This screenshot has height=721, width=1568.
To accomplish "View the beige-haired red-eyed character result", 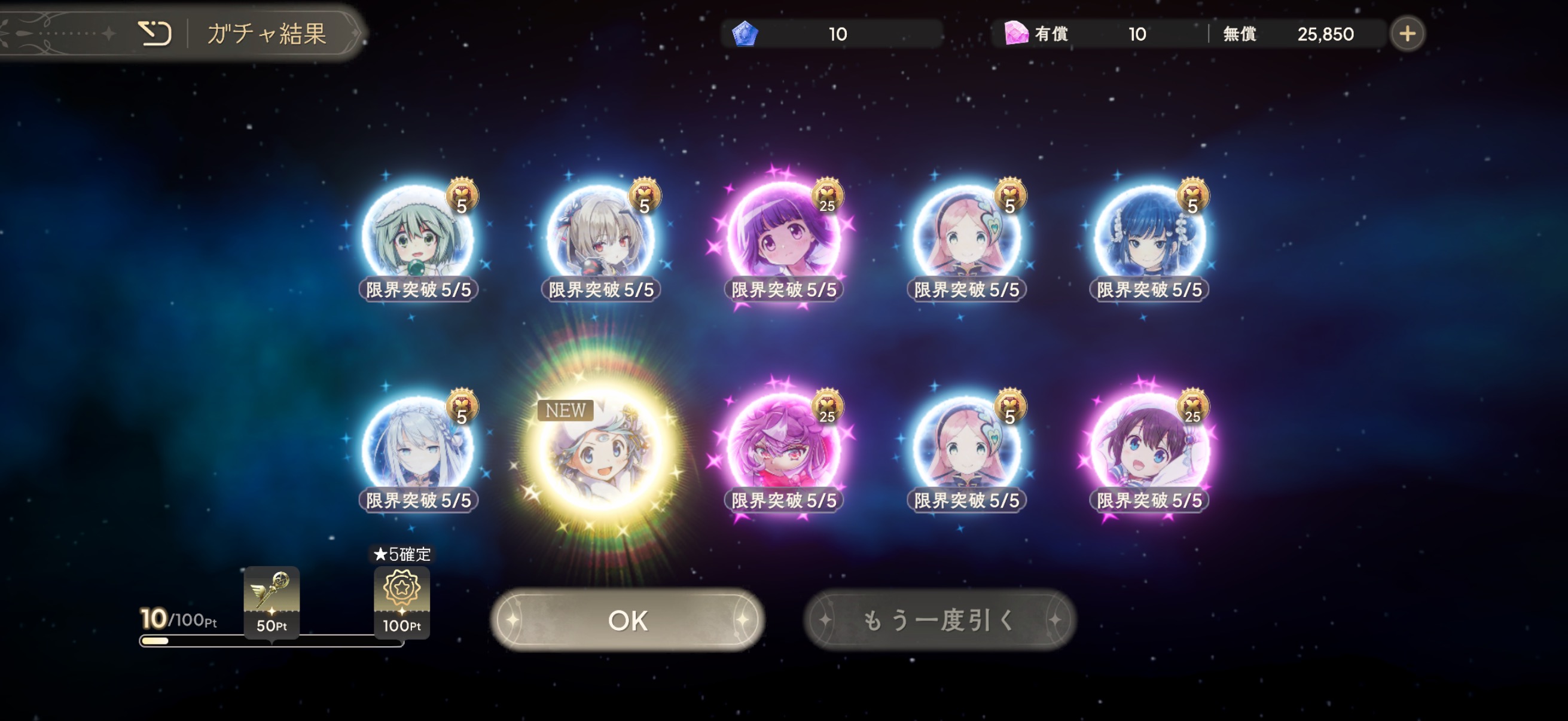I will (x=600, y=237).
